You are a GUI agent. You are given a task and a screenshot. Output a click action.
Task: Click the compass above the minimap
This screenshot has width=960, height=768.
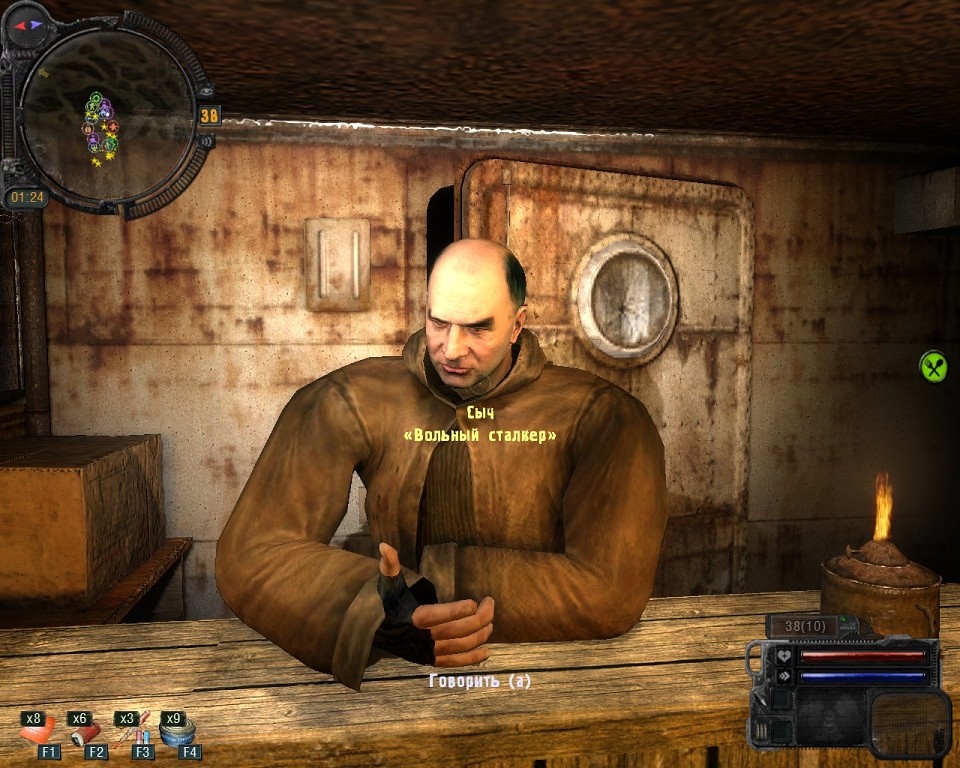click(x=28, y=25)
